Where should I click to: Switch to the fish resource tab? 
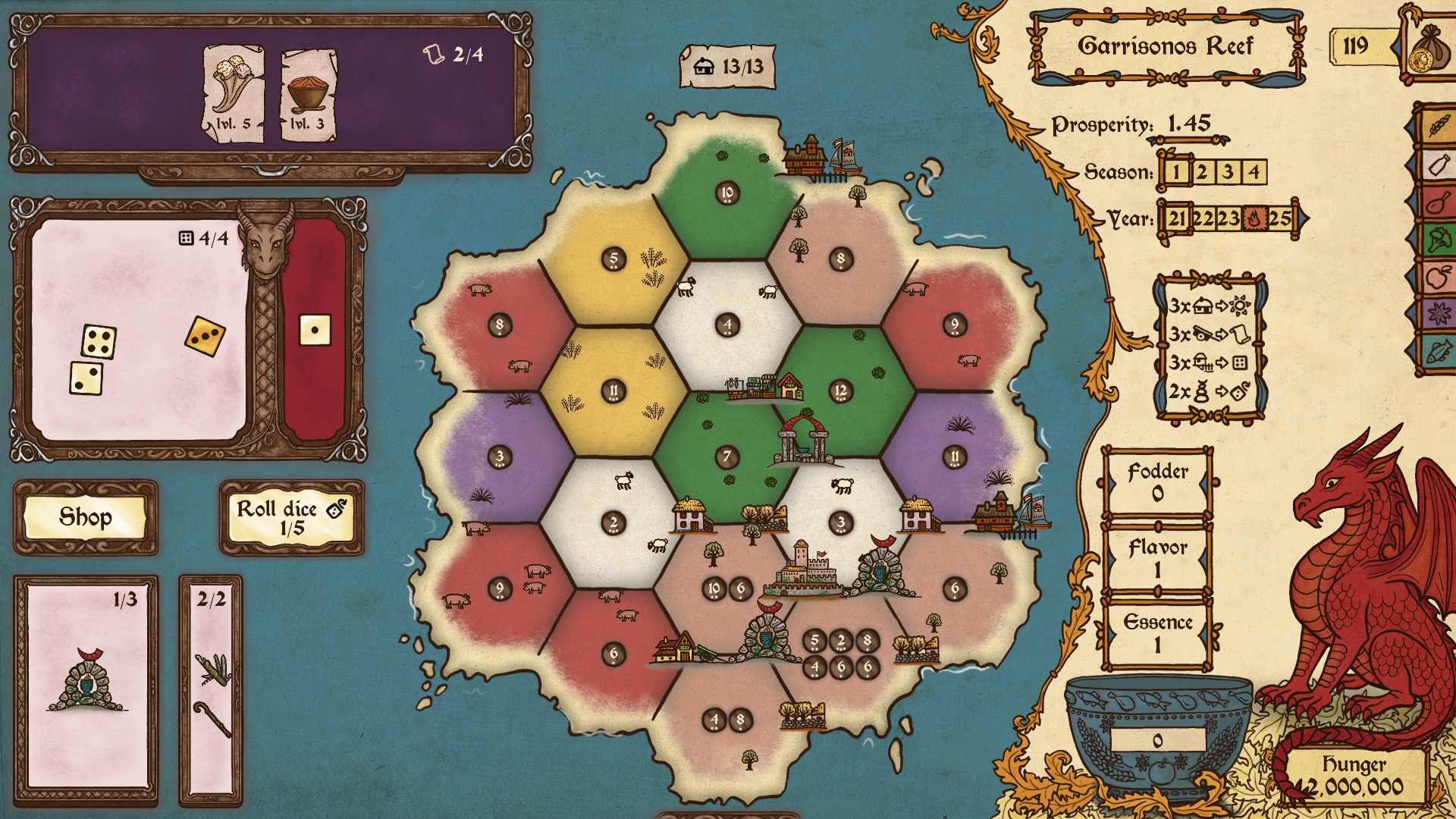1438,352
